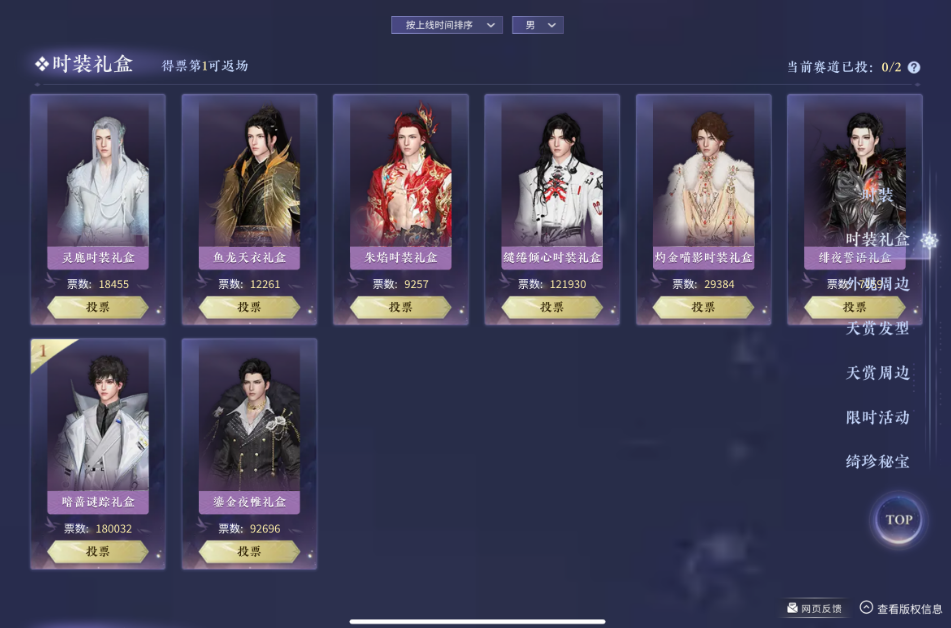Switch to 天赏周边 category
This screenshot has width=951, height=628.
click(x=877, y=373)
